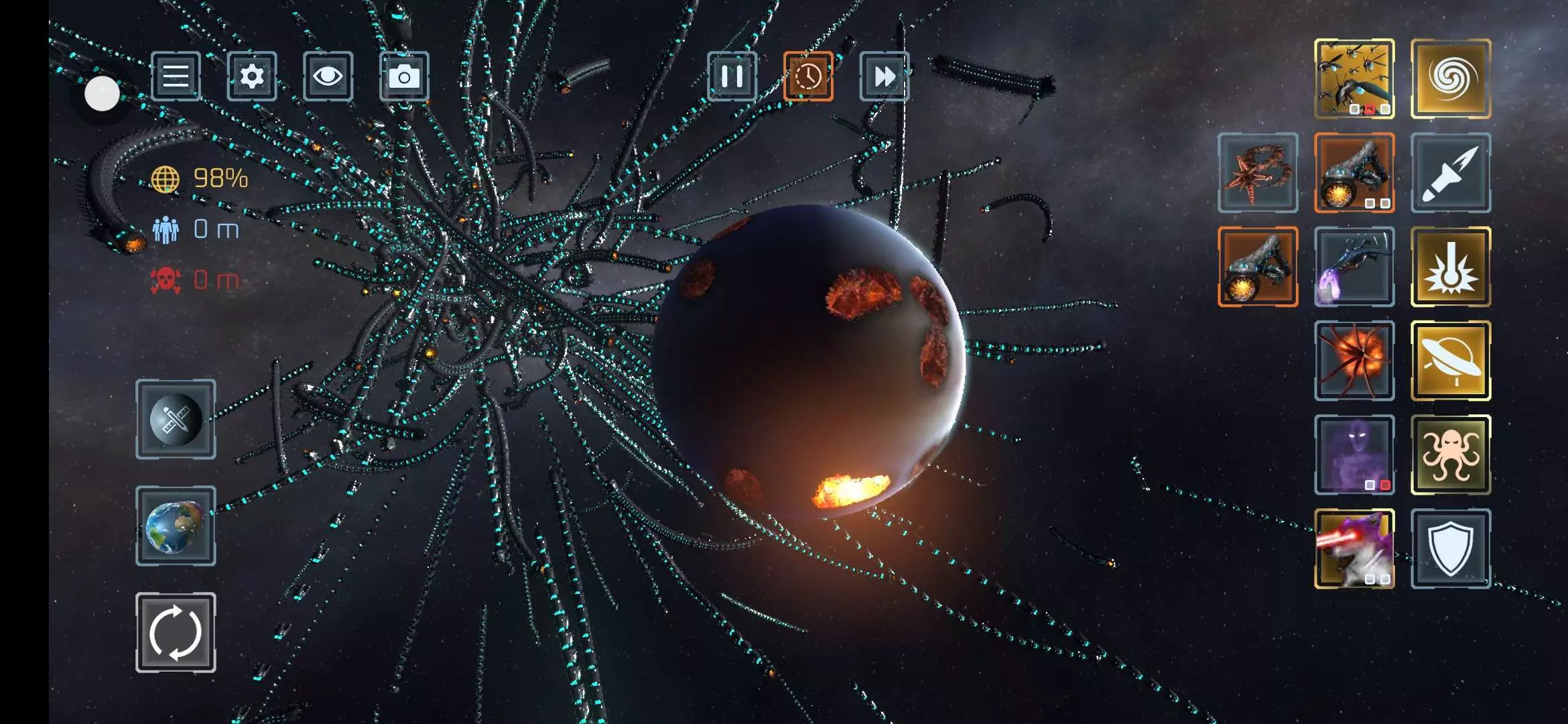Choose the purple ghost figure weapon
This screenshot has width=1568, height=724.
pyautogui.click(x=1354, y=455)
